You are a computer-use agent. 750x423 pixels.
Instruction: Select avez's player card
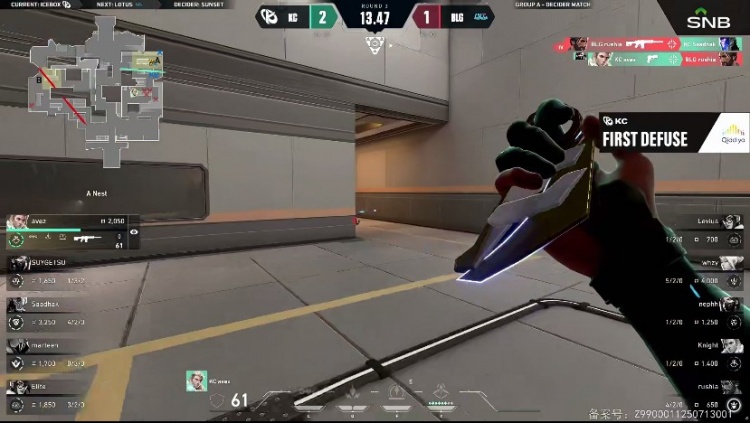66,230
